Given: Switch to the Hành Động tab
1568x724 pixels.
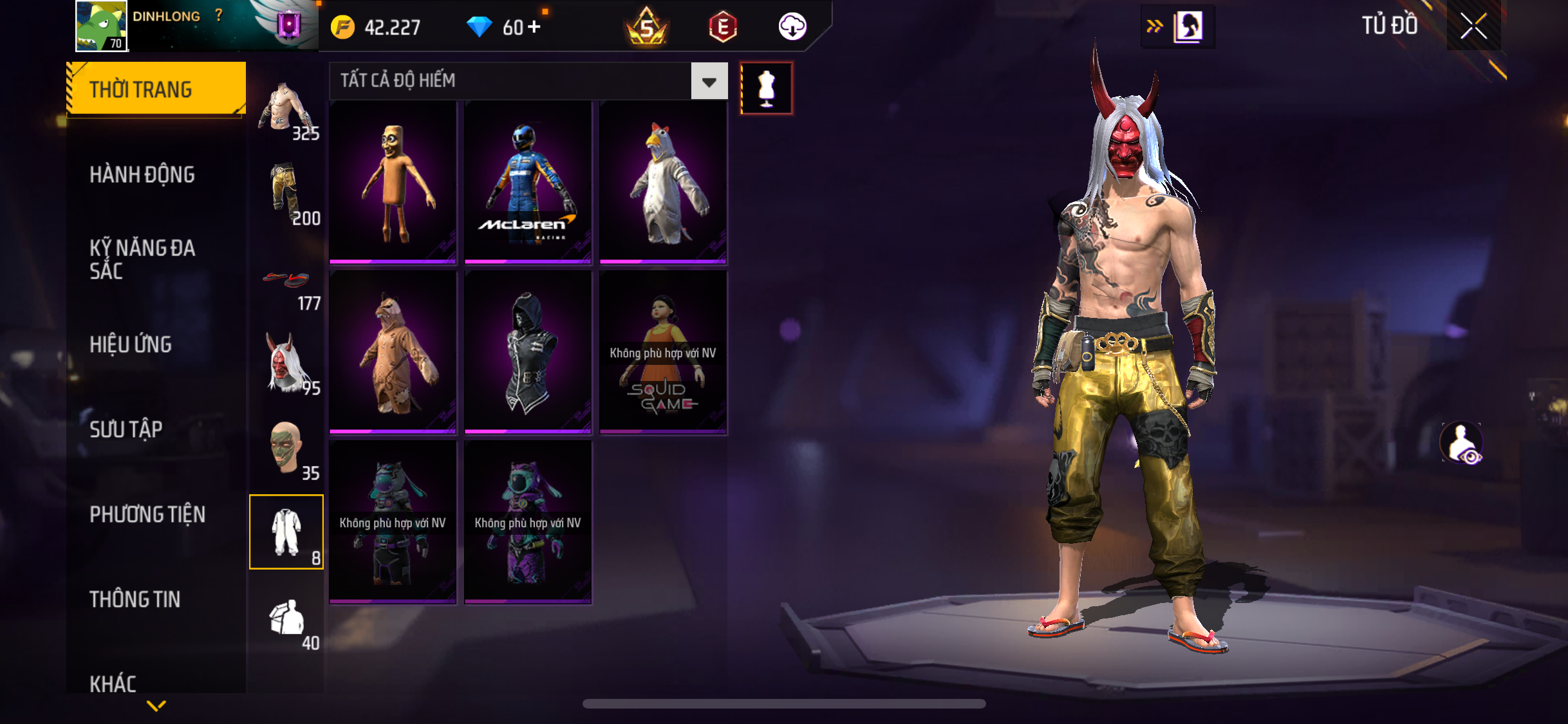Looking at the screenshot, I should click(x=142, y=174).
